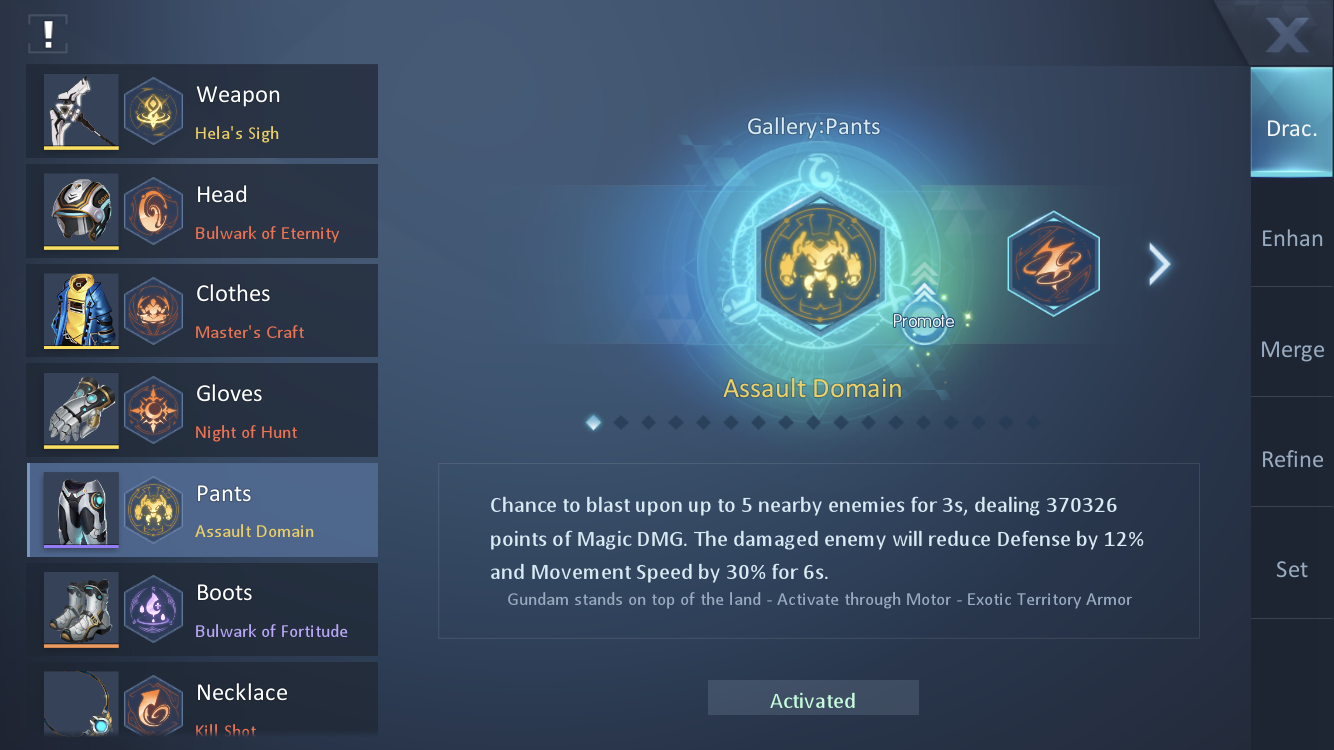This screenshot has height=750, width=1334.
Task: Select the Head row Bulwark of Eternity
Action: coord(202,212)
